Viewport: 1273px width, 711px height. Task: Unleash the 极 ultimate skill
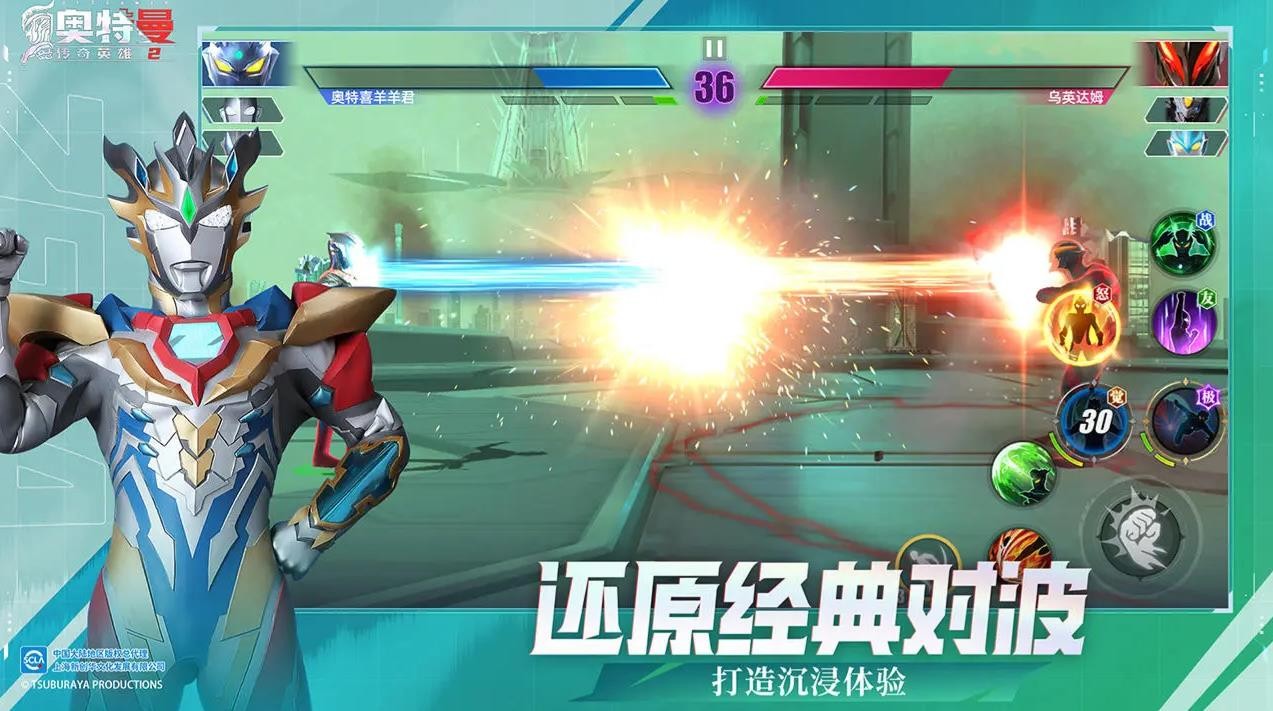[1183, 421]
